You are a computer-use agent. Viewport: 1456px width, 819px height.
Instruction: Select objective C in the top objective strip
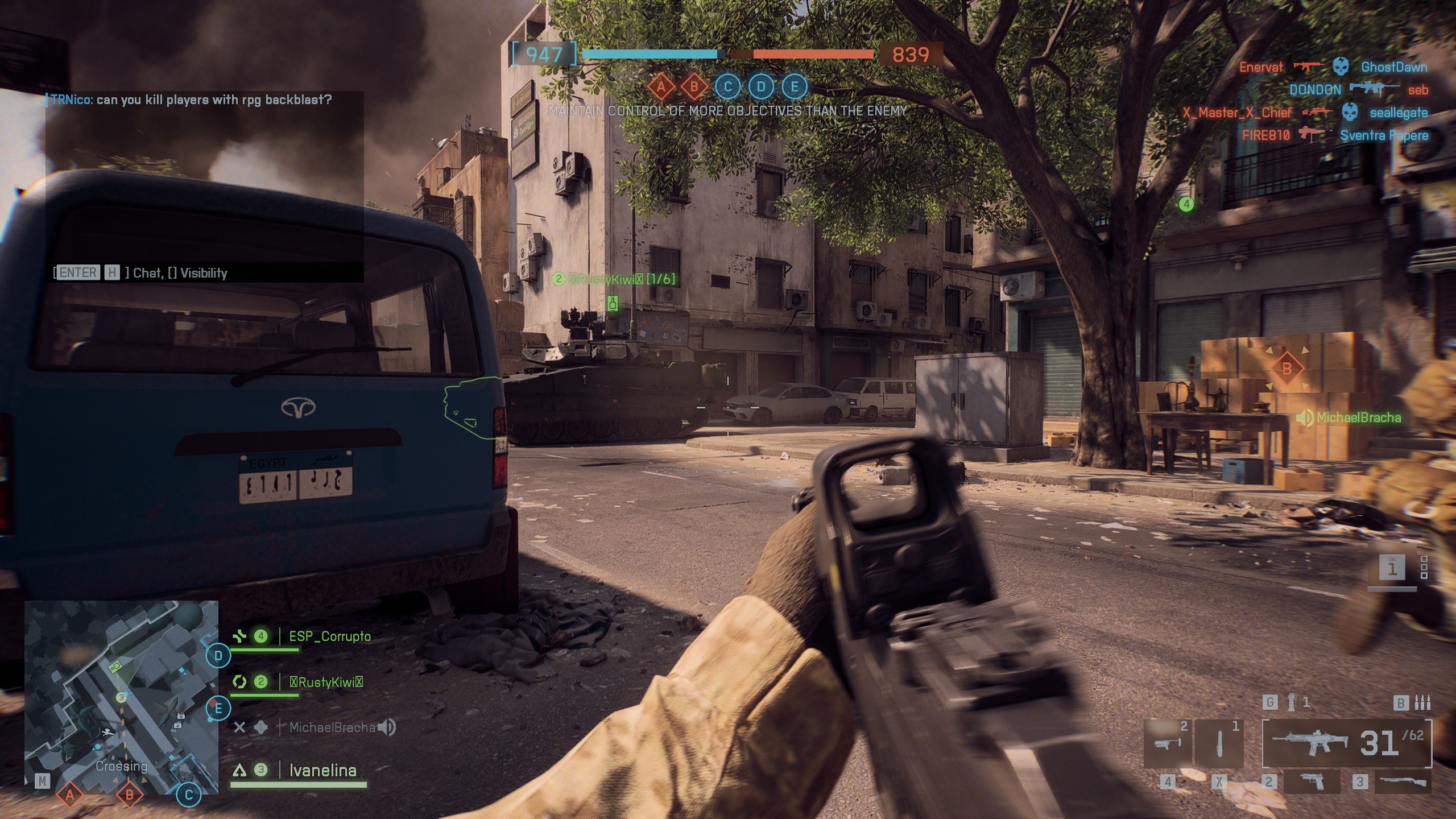727,87
